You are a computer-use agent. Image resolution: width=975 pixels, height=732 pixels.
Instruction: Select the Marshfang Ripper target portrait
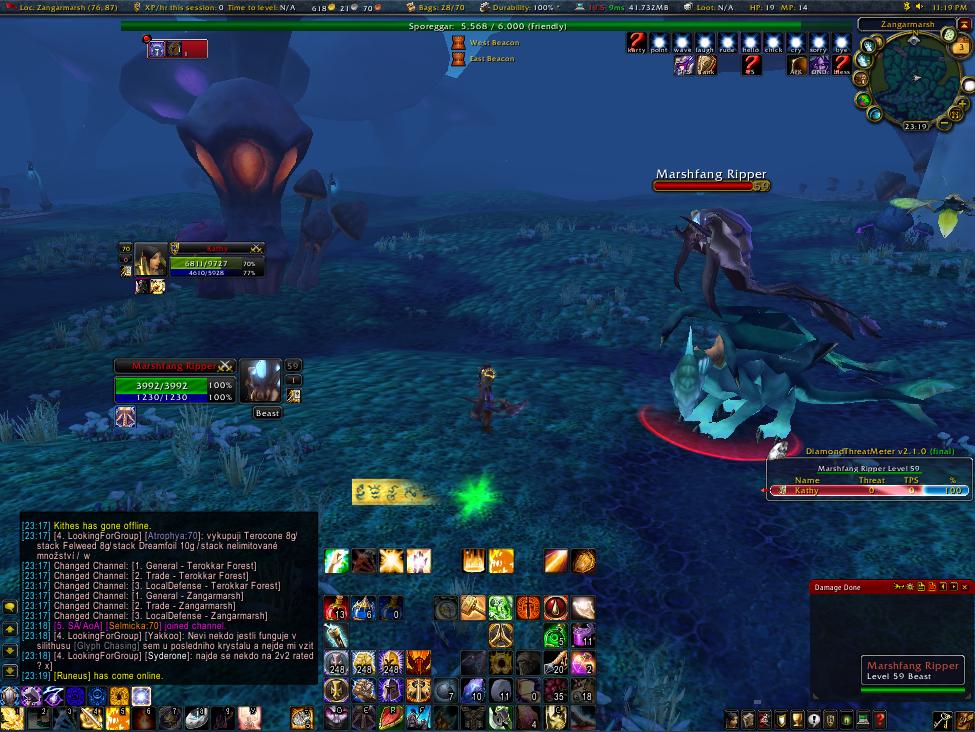(261, 381)
